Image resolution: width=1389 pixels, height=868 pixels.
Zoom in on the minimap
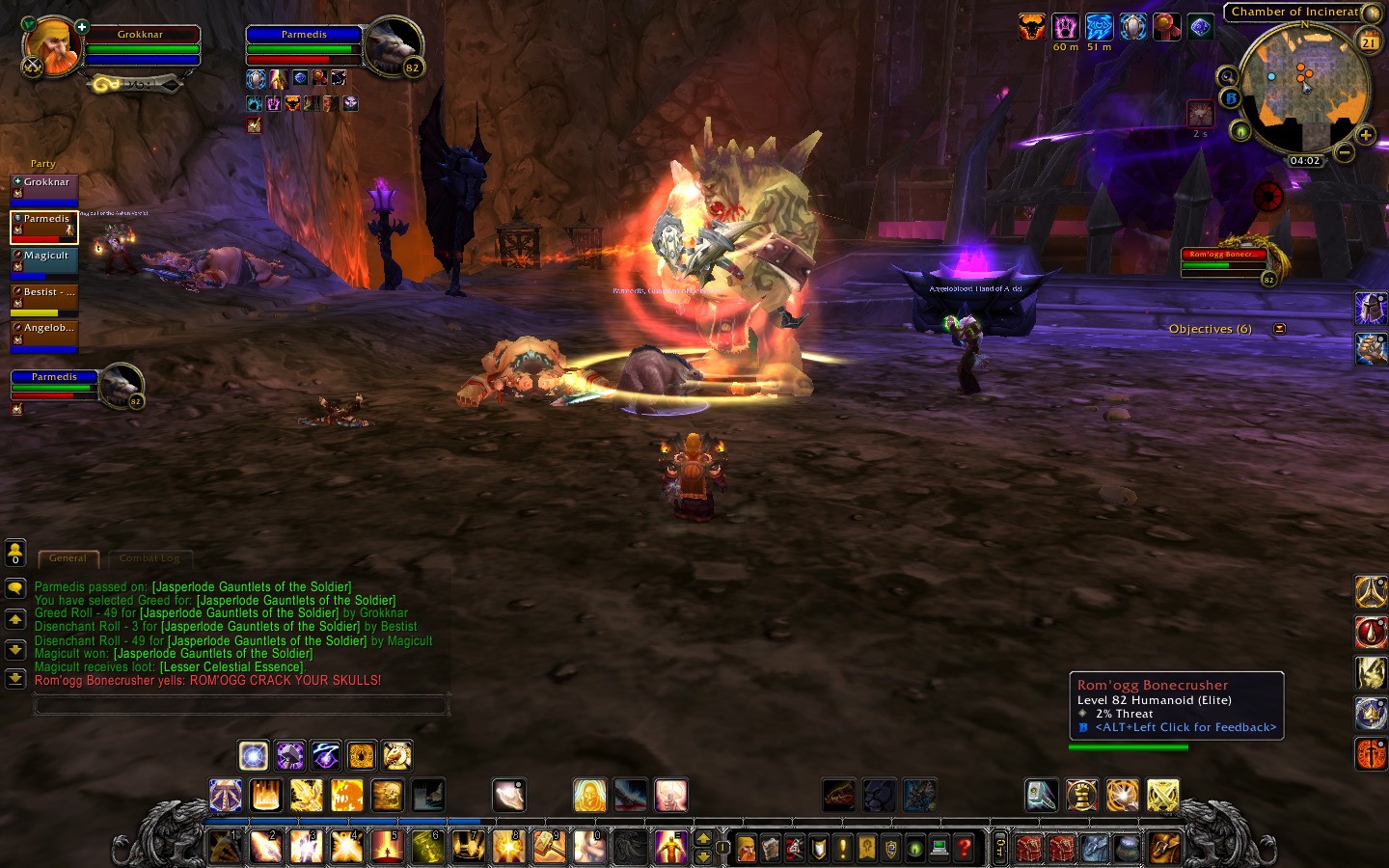(1365, 135)
